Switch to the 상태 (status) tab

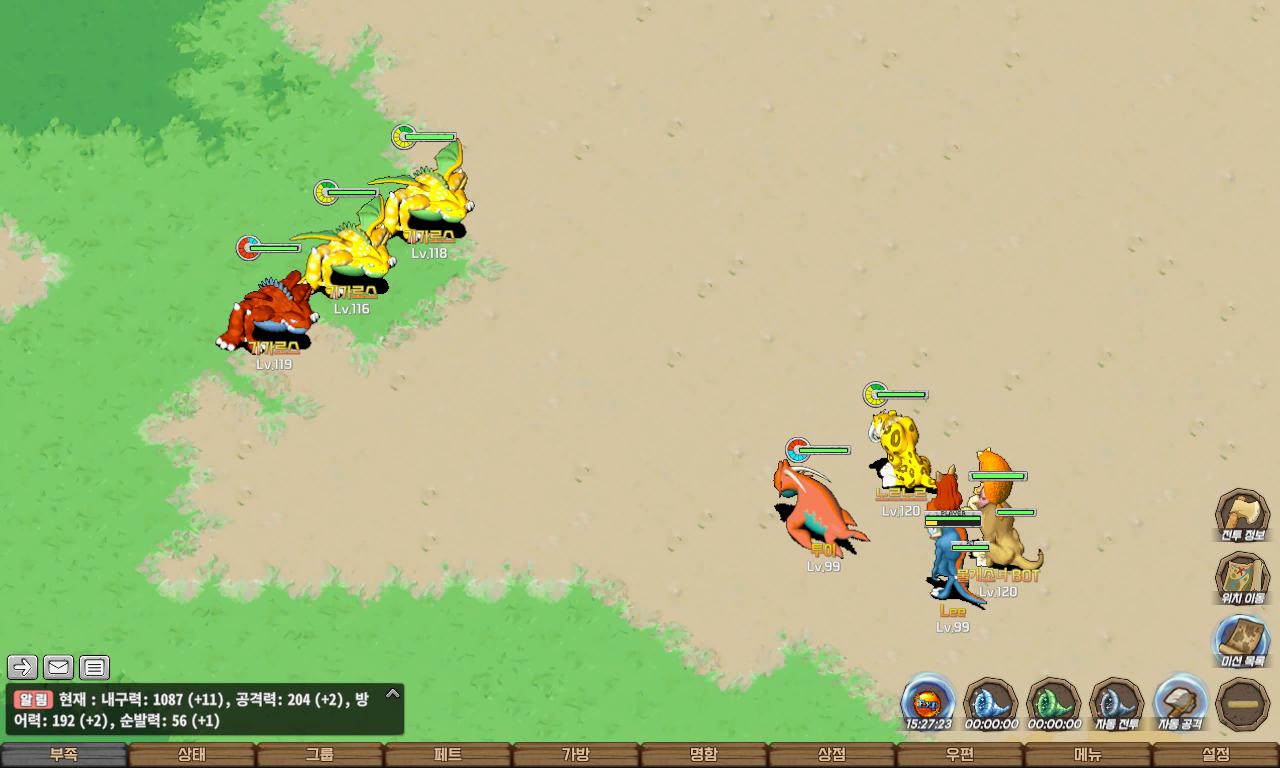pyautogui.click(x=192, y=755)
